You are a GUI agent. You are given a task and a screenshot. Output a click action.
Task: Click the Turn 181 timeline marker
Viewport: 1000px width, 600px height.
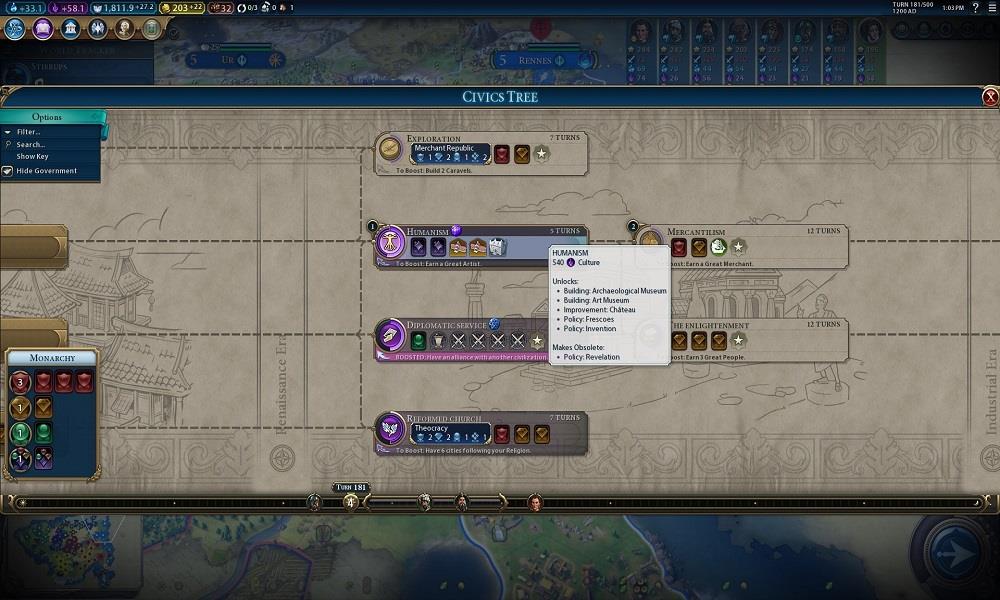351,499
